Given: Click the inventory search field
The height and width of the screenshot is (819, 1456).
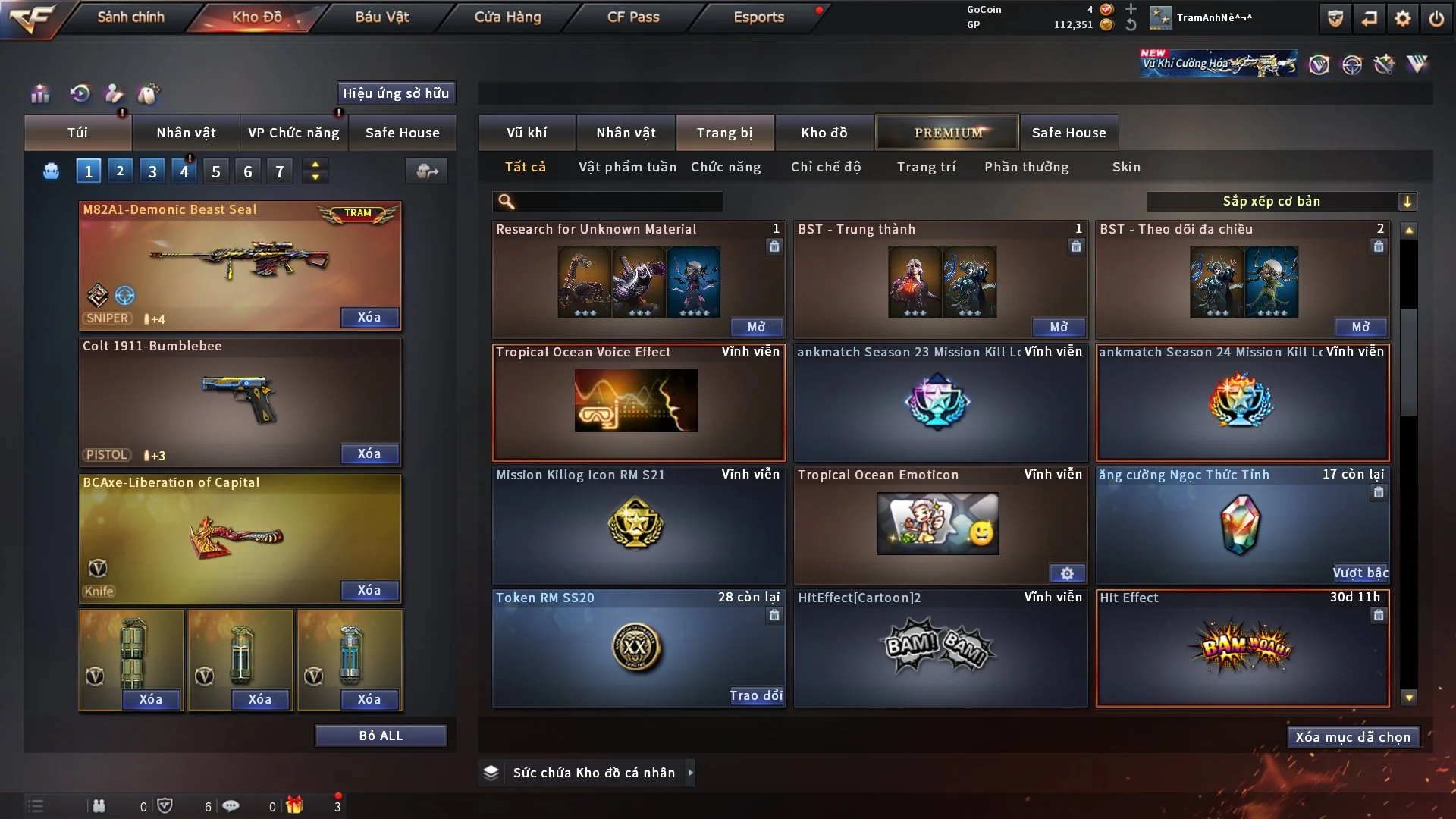Looking at the screenshot, I should (618, 202).
